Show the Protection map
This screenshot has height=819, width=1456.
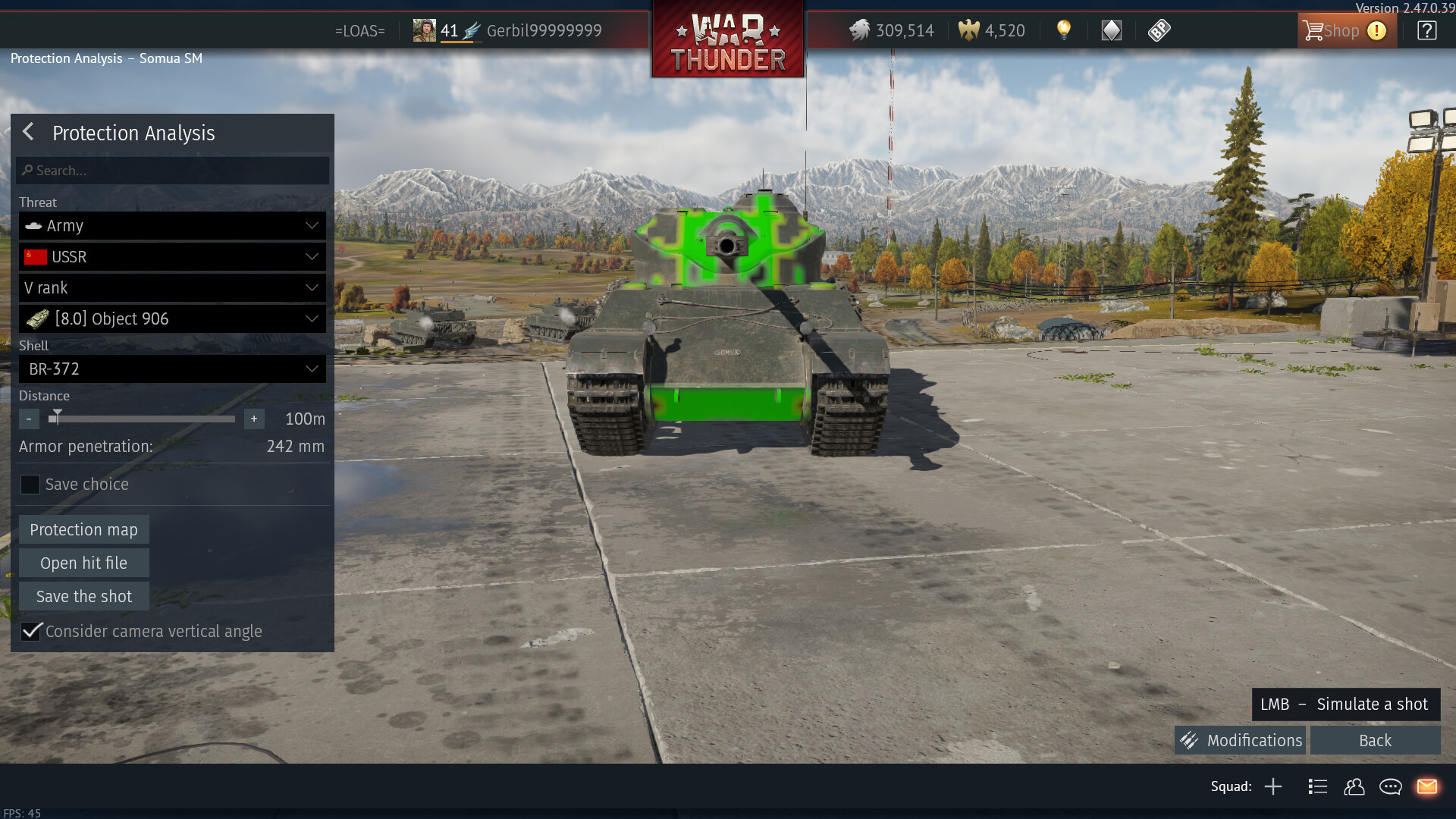pos(83,529)
